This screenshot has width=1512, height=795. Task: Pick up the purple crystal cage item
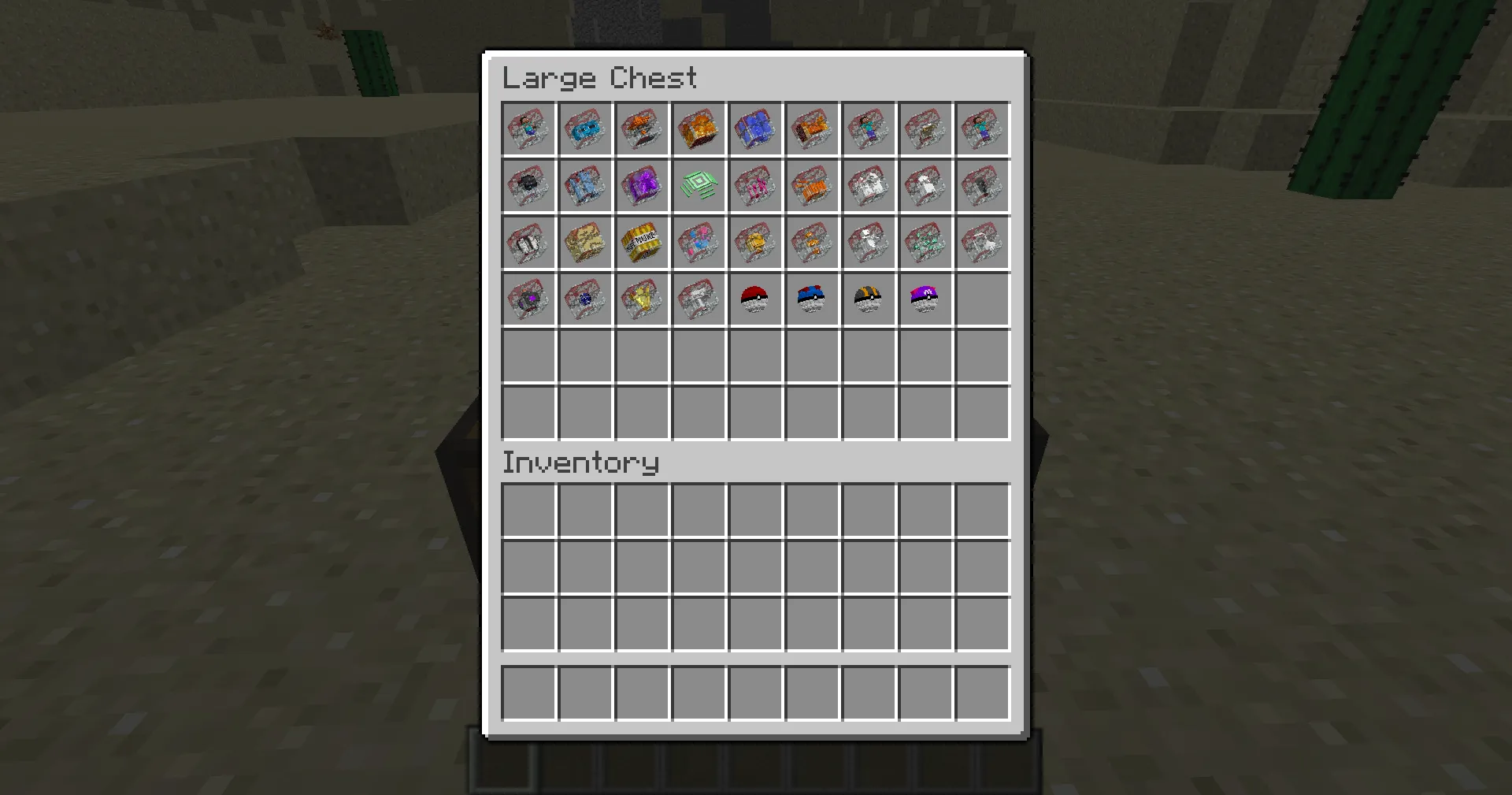[x=642, y=186]
